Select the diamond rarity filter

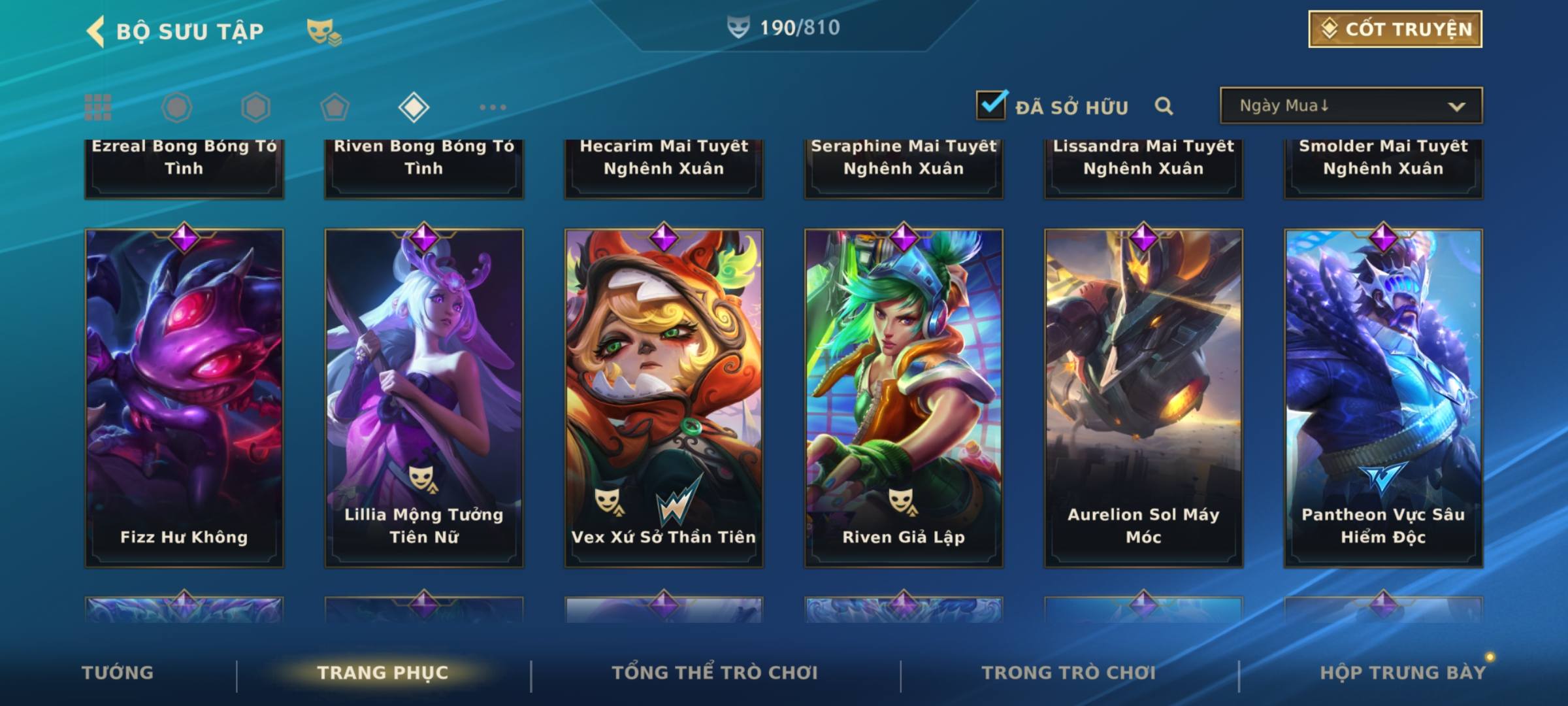pos(414,107)
